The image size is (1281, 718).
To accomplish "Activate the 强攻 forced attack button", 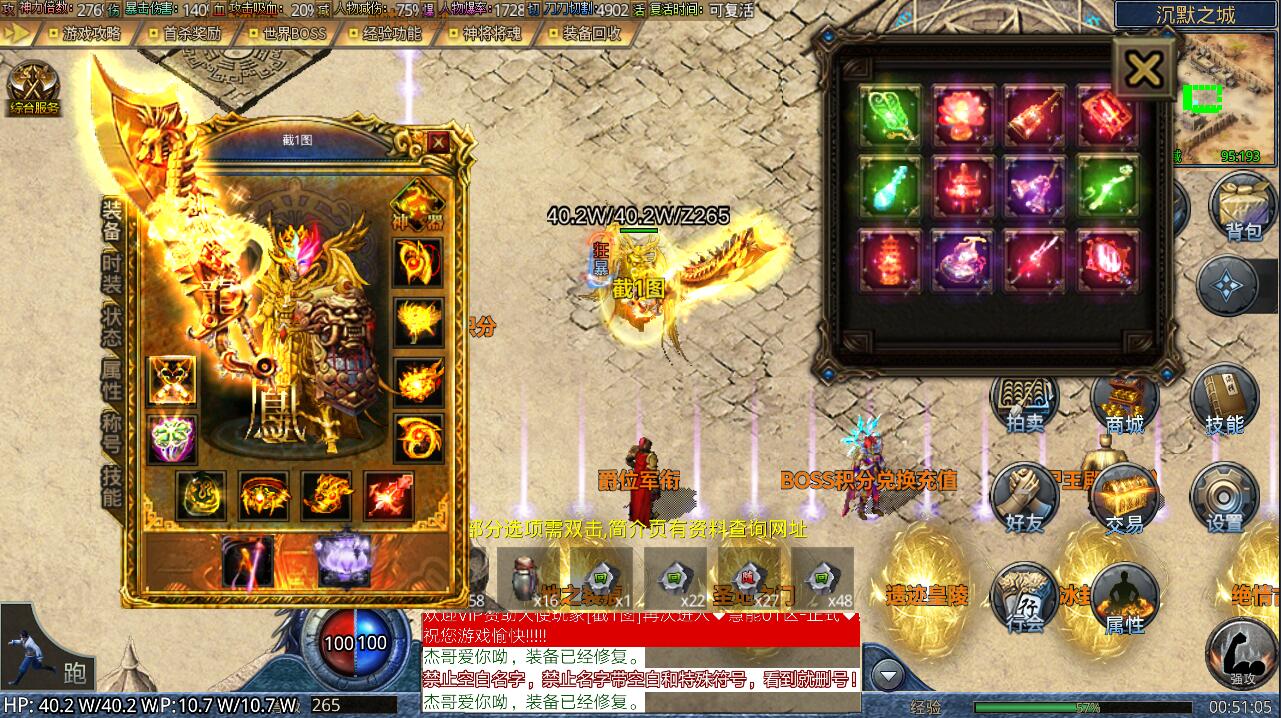I will (x=1241, y=654).
